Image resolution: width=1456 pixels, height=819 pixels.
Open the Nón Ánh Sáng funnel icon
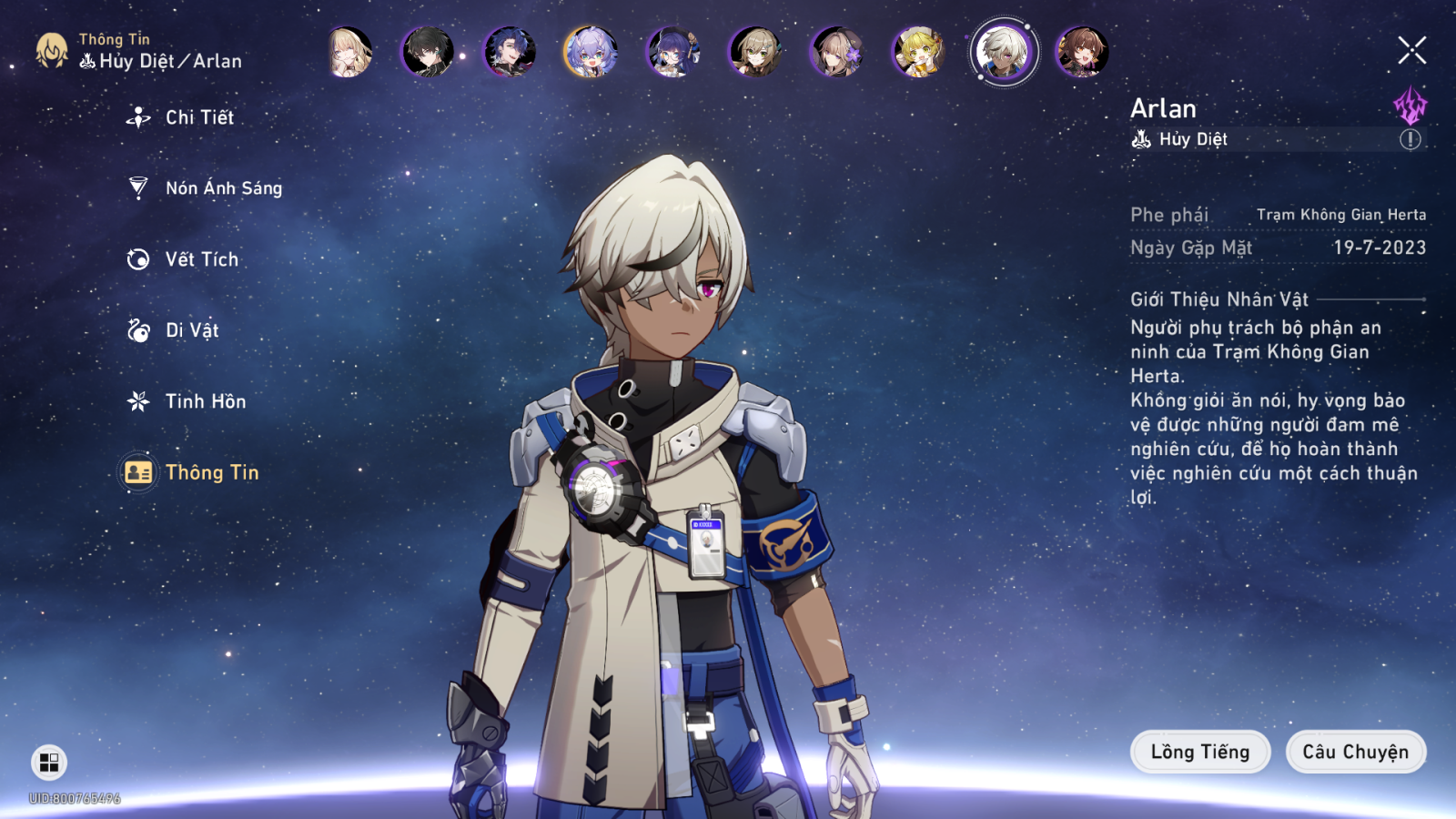(137, 188)
